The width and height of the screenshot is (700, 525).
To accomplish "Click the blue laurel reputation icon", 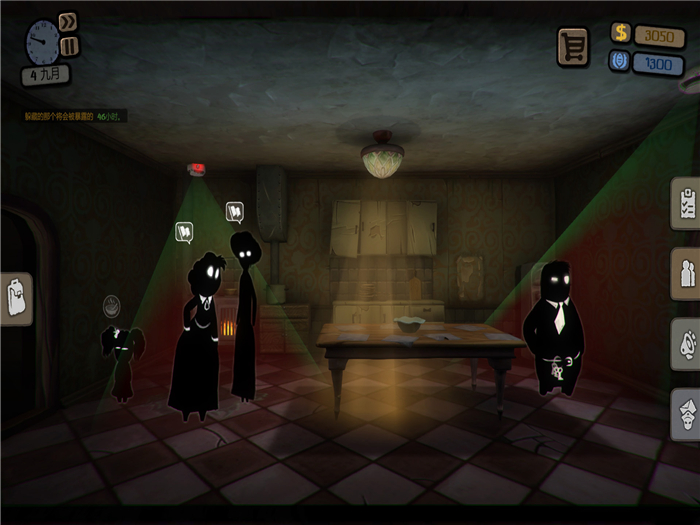I will pos(621,62).
